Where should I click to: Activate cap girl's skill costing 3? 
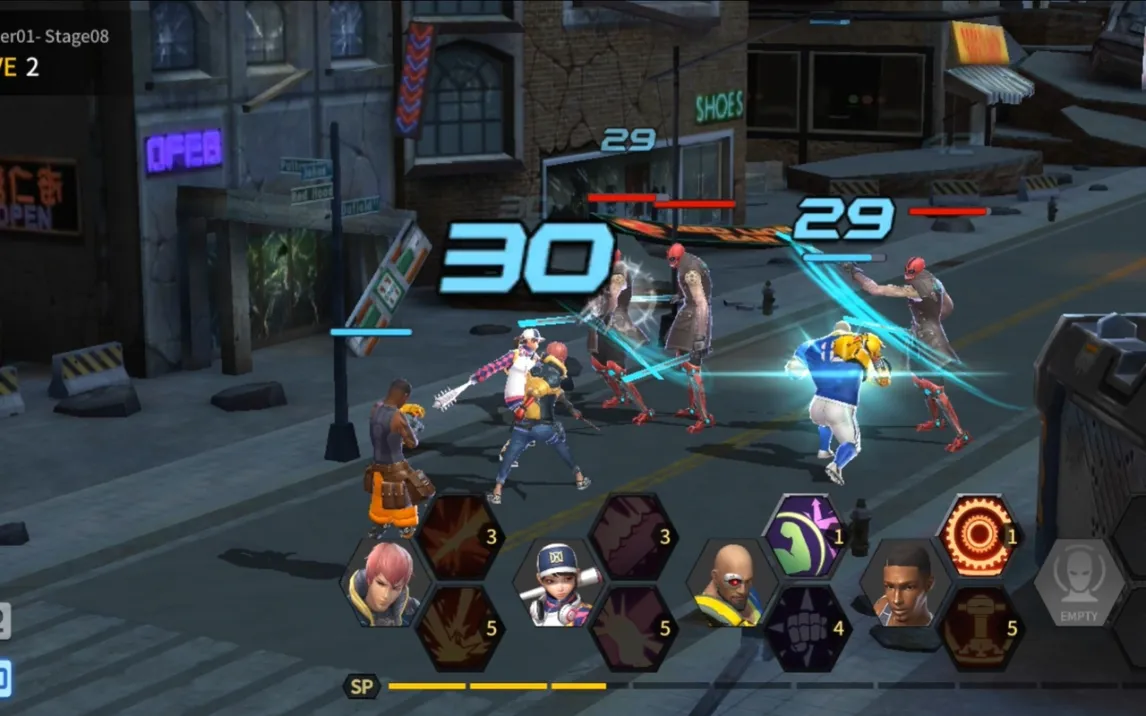tap(632, 537)
